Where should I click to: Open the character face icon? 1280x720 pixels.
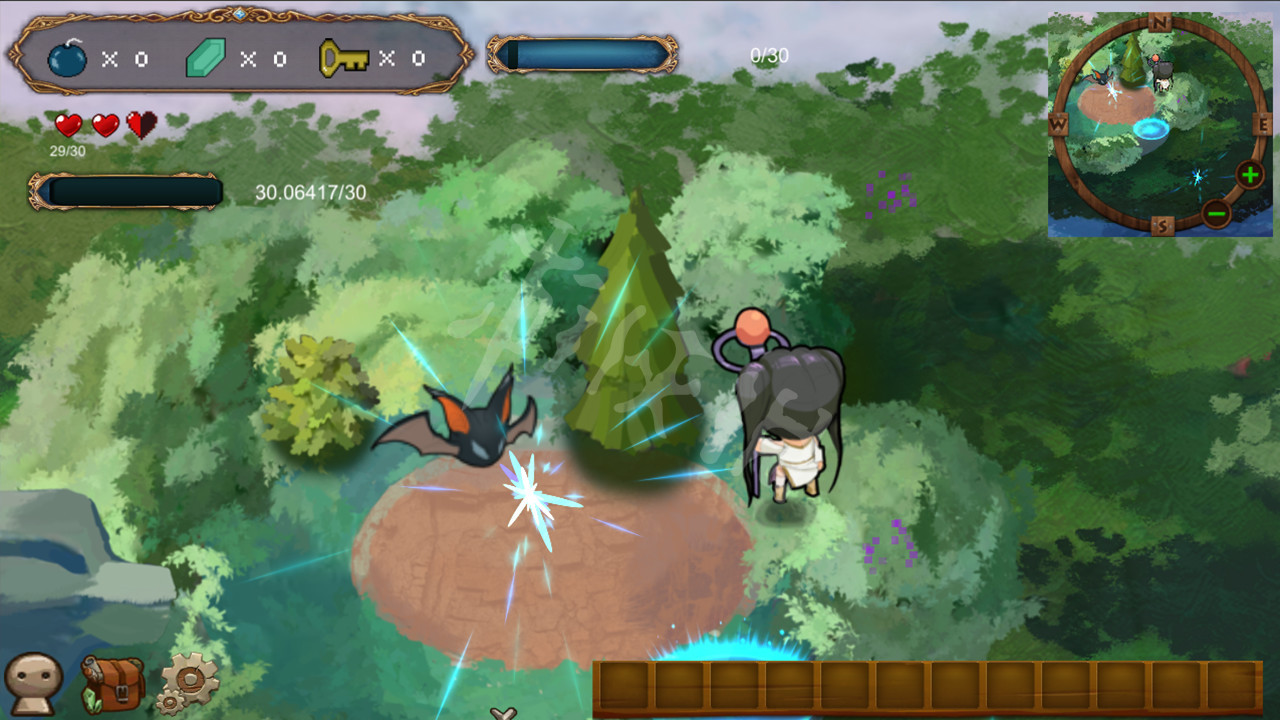[33, 683]
